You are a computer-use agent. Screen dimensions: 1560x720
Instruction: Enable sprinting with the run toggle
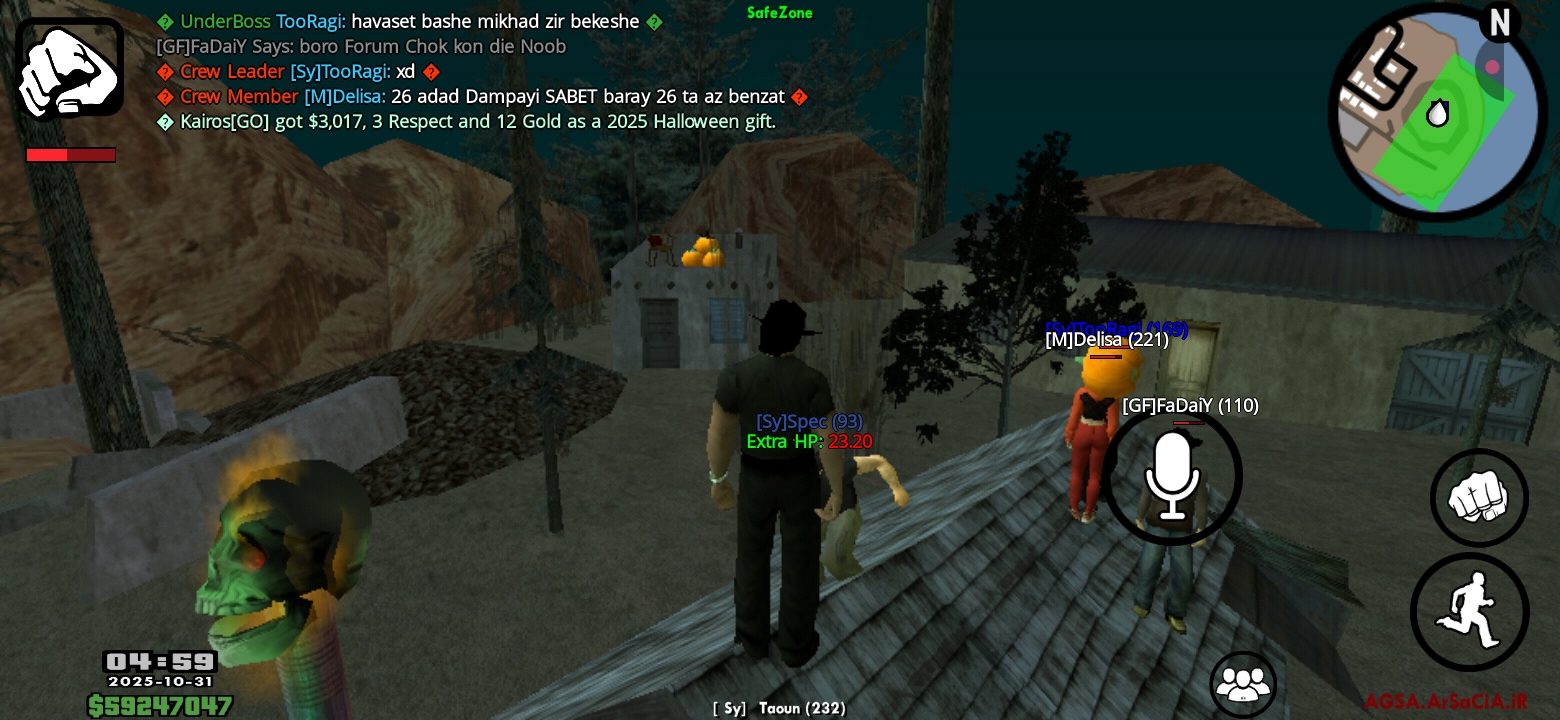(x=1470, y=611)
